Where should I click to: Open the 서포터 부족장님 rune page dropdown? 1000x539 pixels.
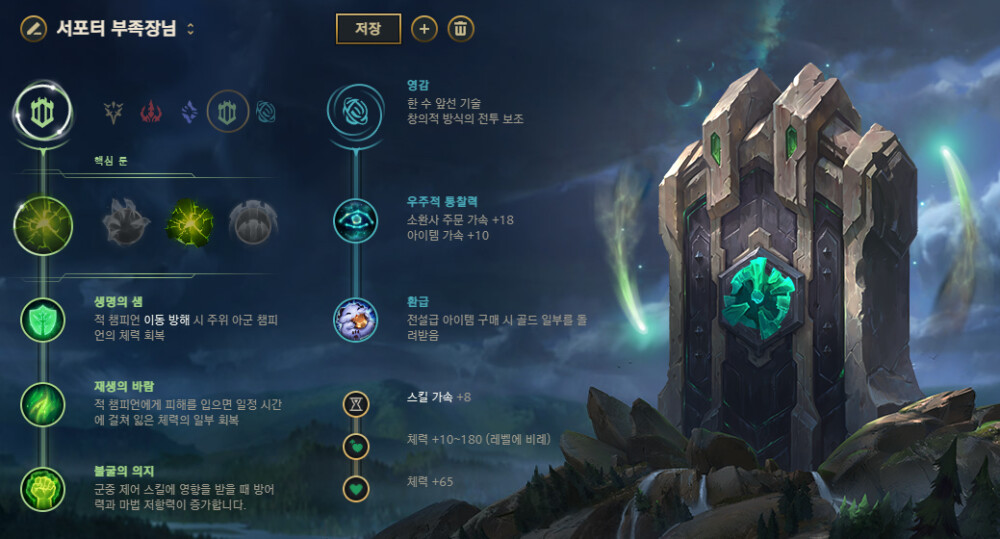pyautogui.click(x=190, y=29)
